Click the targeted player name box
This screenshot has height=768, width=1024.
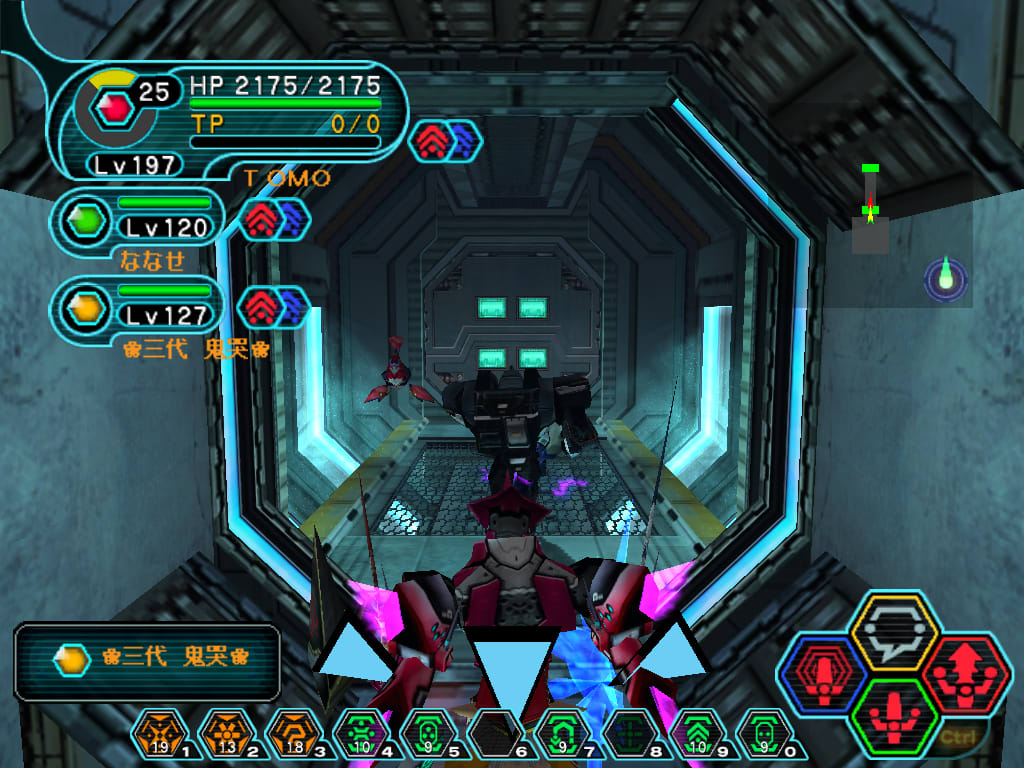tap(147, 659)
